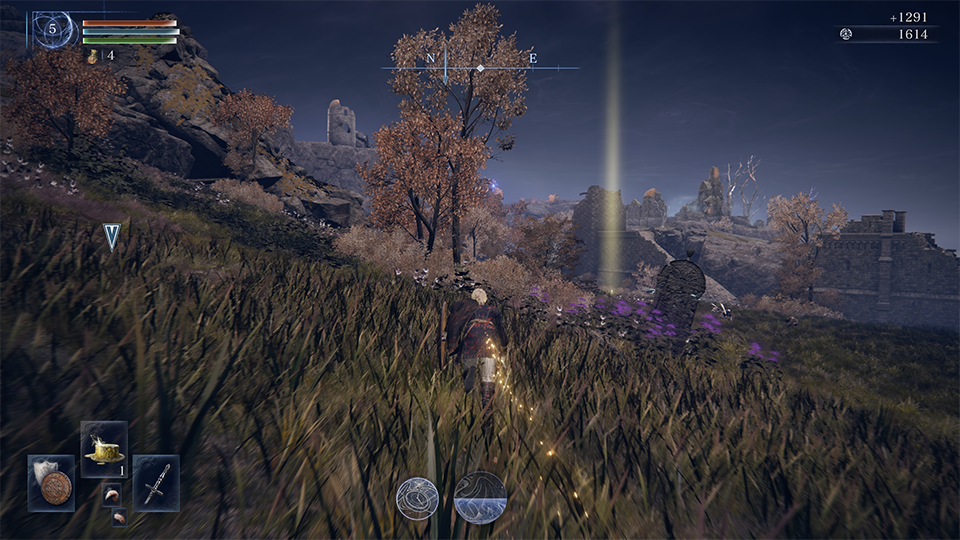Click the crimson flask icon

[93, 57]
